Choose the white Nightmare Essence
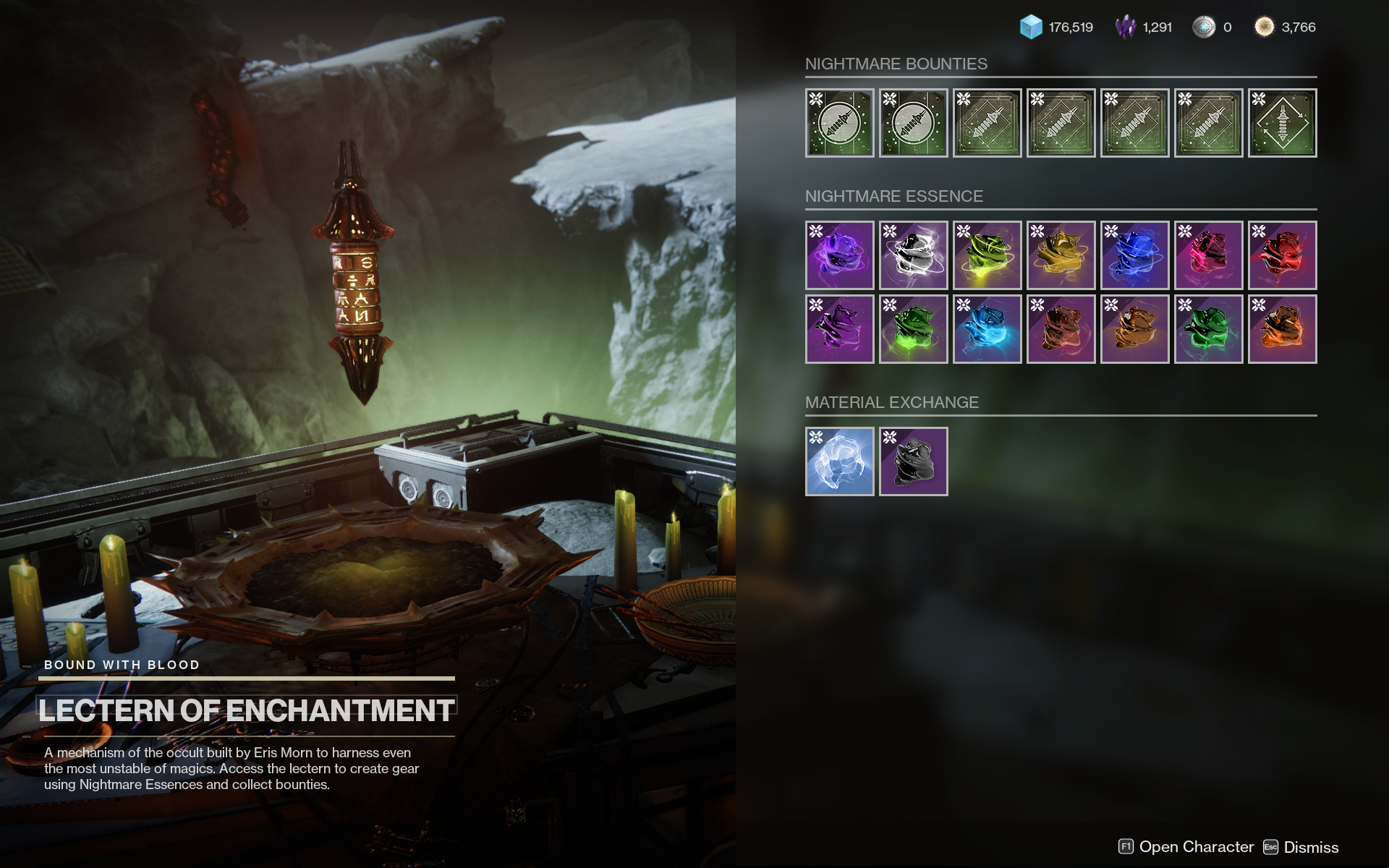The width and height of the screenshot is (1389, 868). [913, 255]
